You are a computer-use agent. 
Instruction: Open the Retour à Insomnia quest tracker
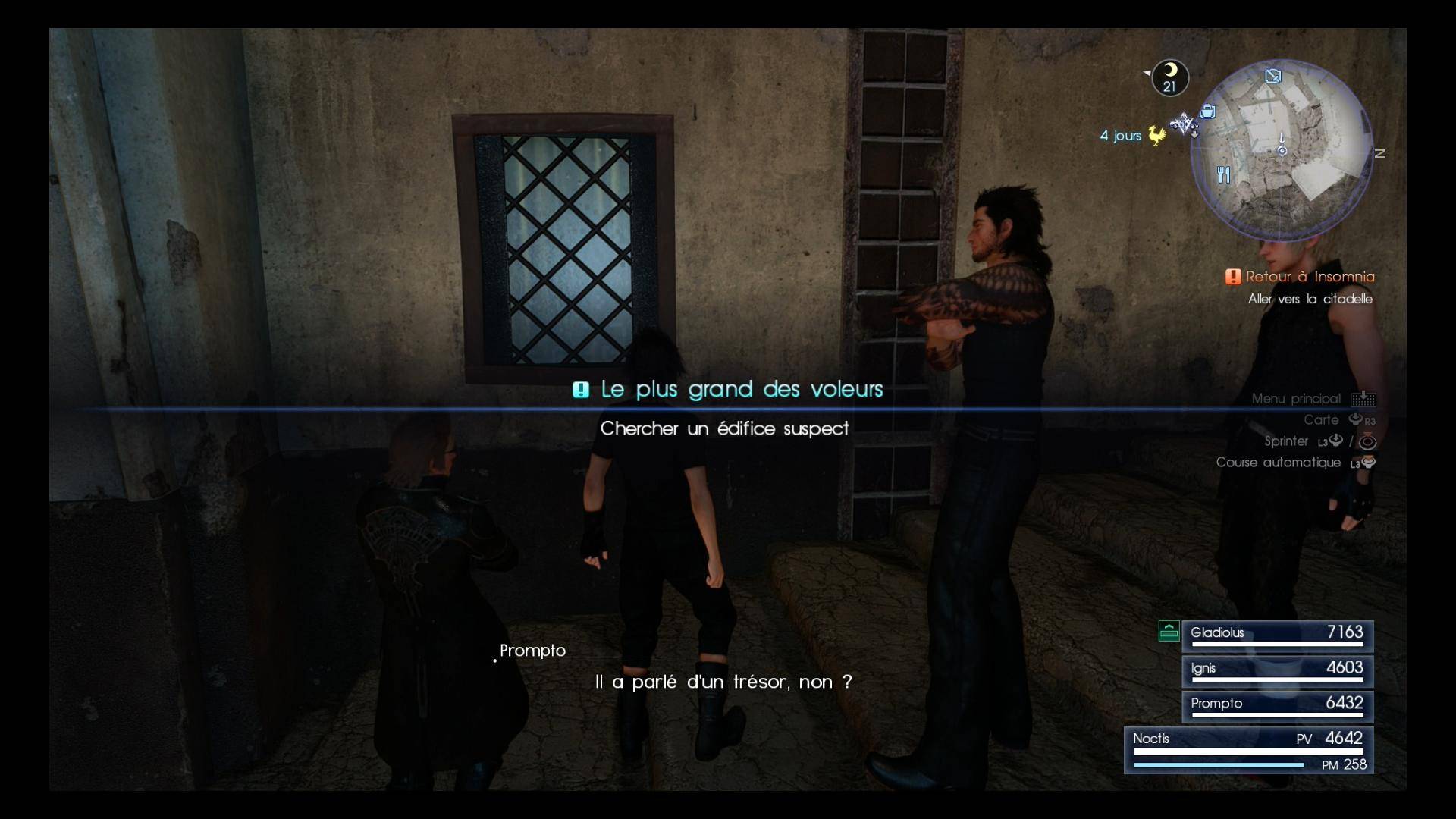tap(1309, 277)
